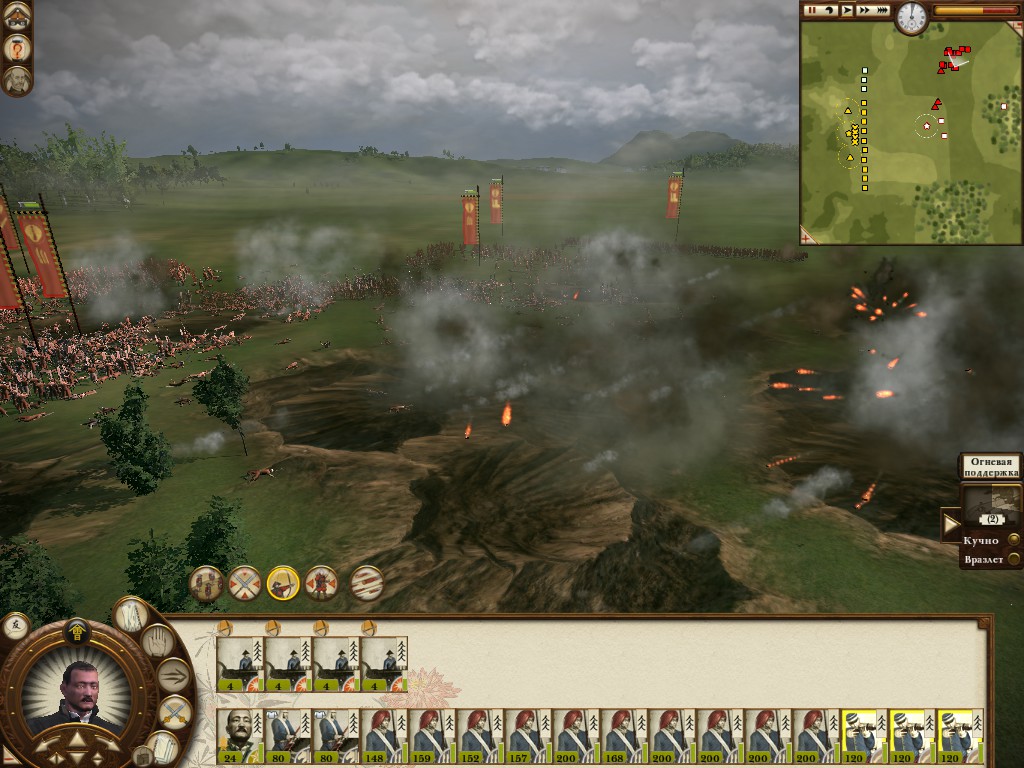Select the infantry unit card showing 148 men
The width and height of the screenshot is (1024, 768).
point(384,736)
